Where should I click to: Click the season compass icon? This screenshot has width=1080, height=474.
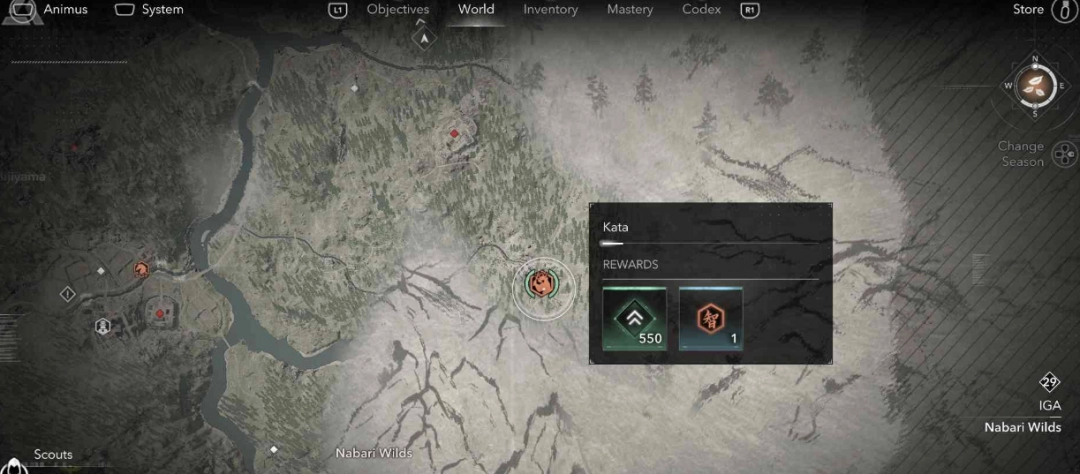pos(1034,86)
